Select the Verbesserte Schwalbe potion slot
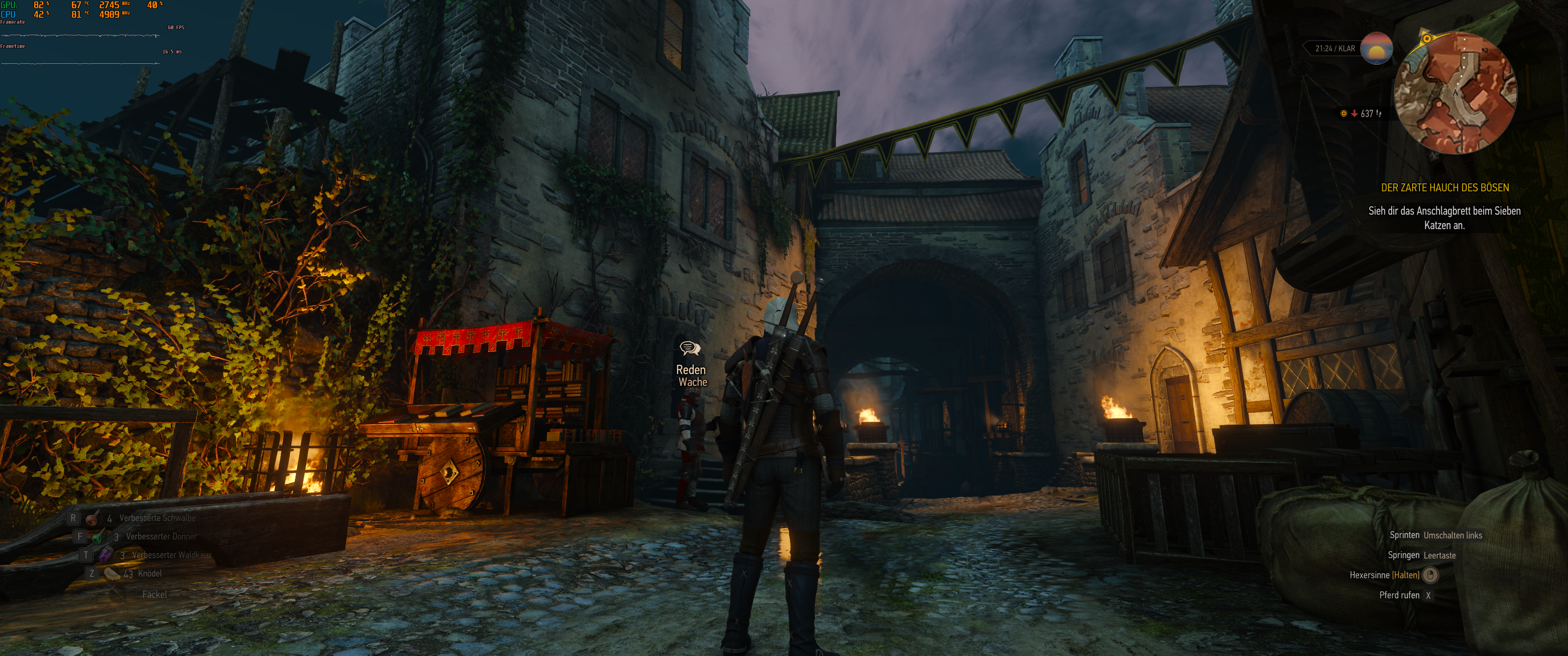Screen dimensions: 1568x656 click(93, 518)
